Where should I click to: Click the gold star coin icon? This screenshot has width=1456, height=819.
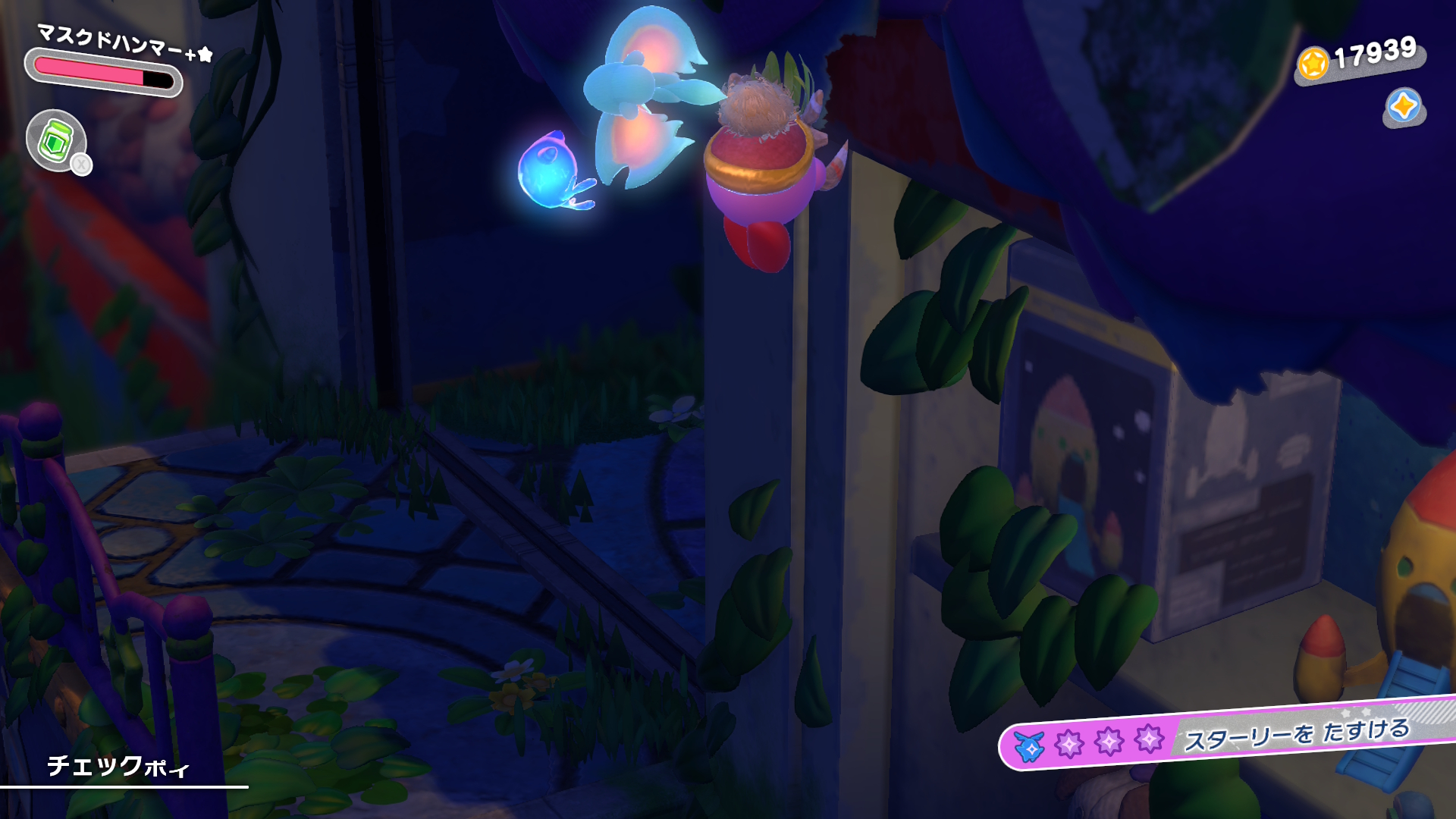(x=1313, y=63)
